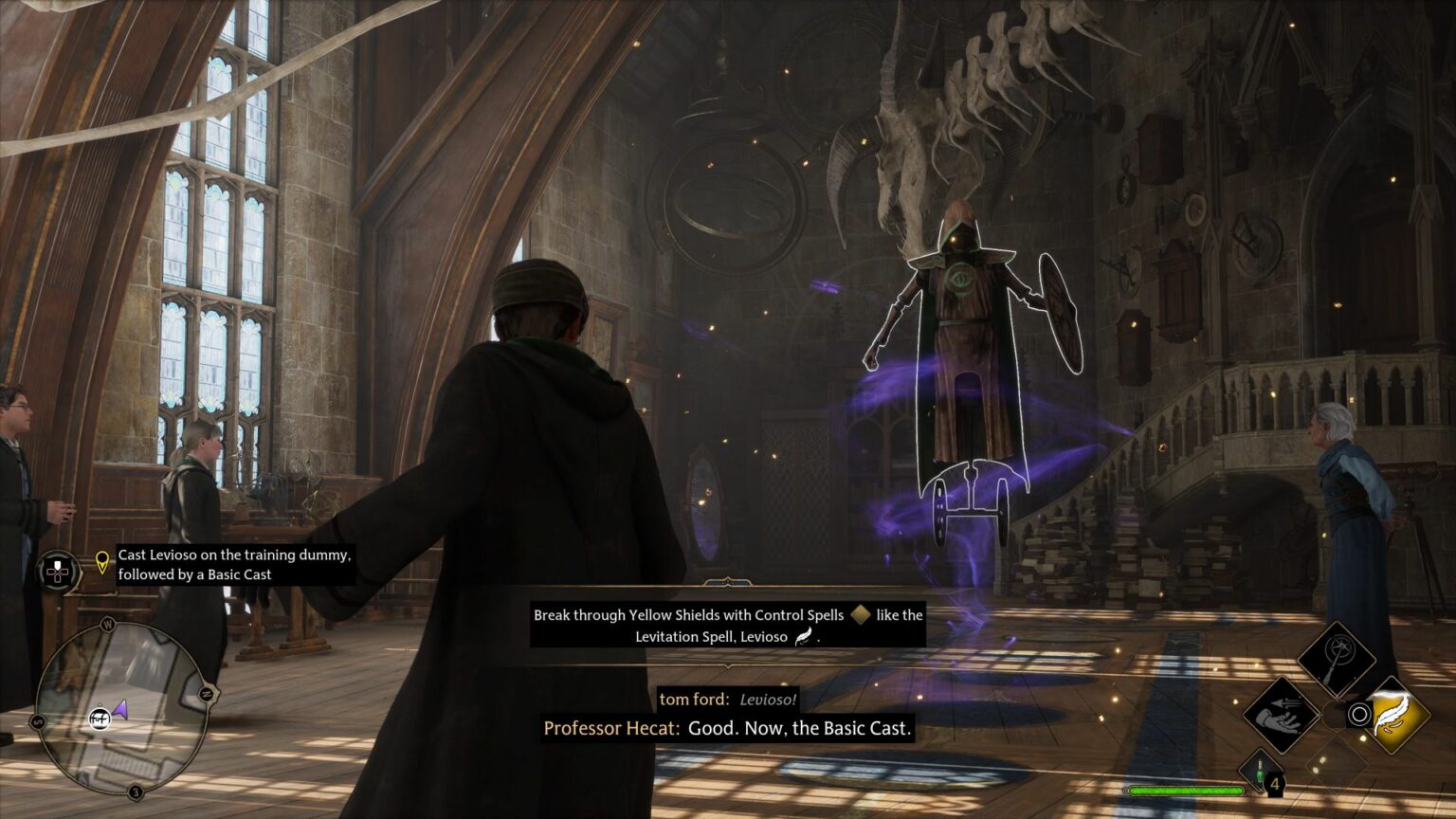
Task: Select the wand spell icon in the top diamond slot
Action: (1339, 656)
